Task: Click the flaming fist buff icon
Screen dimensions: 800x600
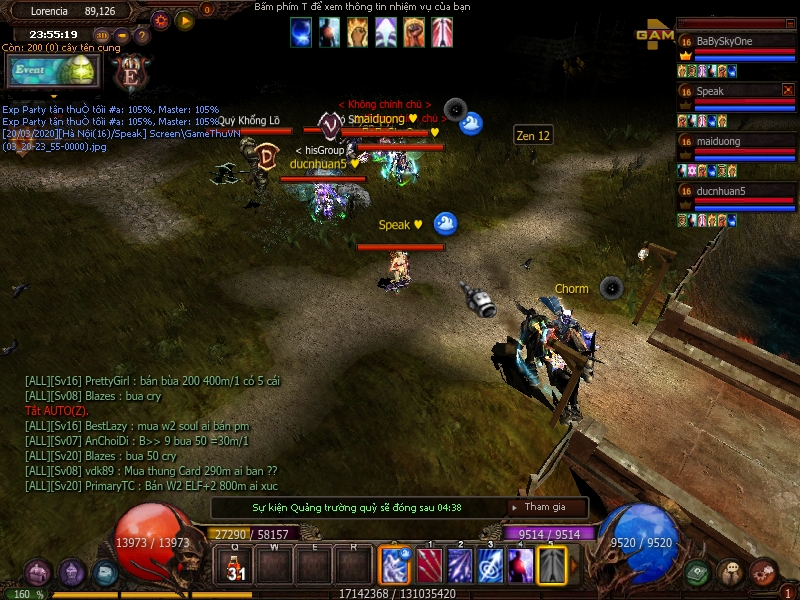Action: point(357,34)
